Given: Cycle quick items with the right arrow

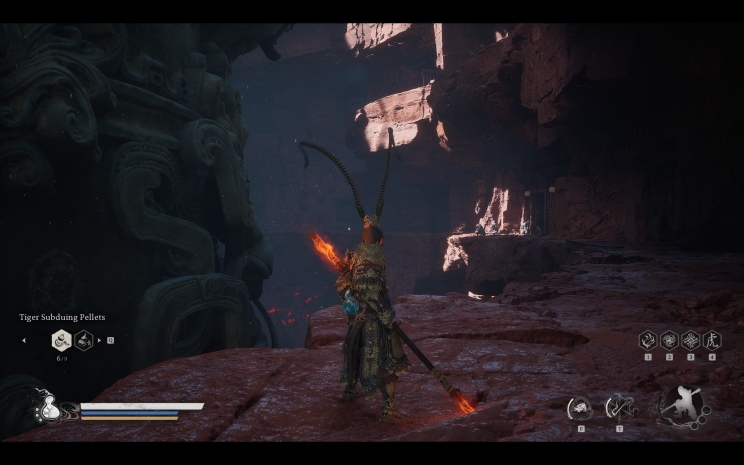Looking at the screenshot, I should [99, 341].
